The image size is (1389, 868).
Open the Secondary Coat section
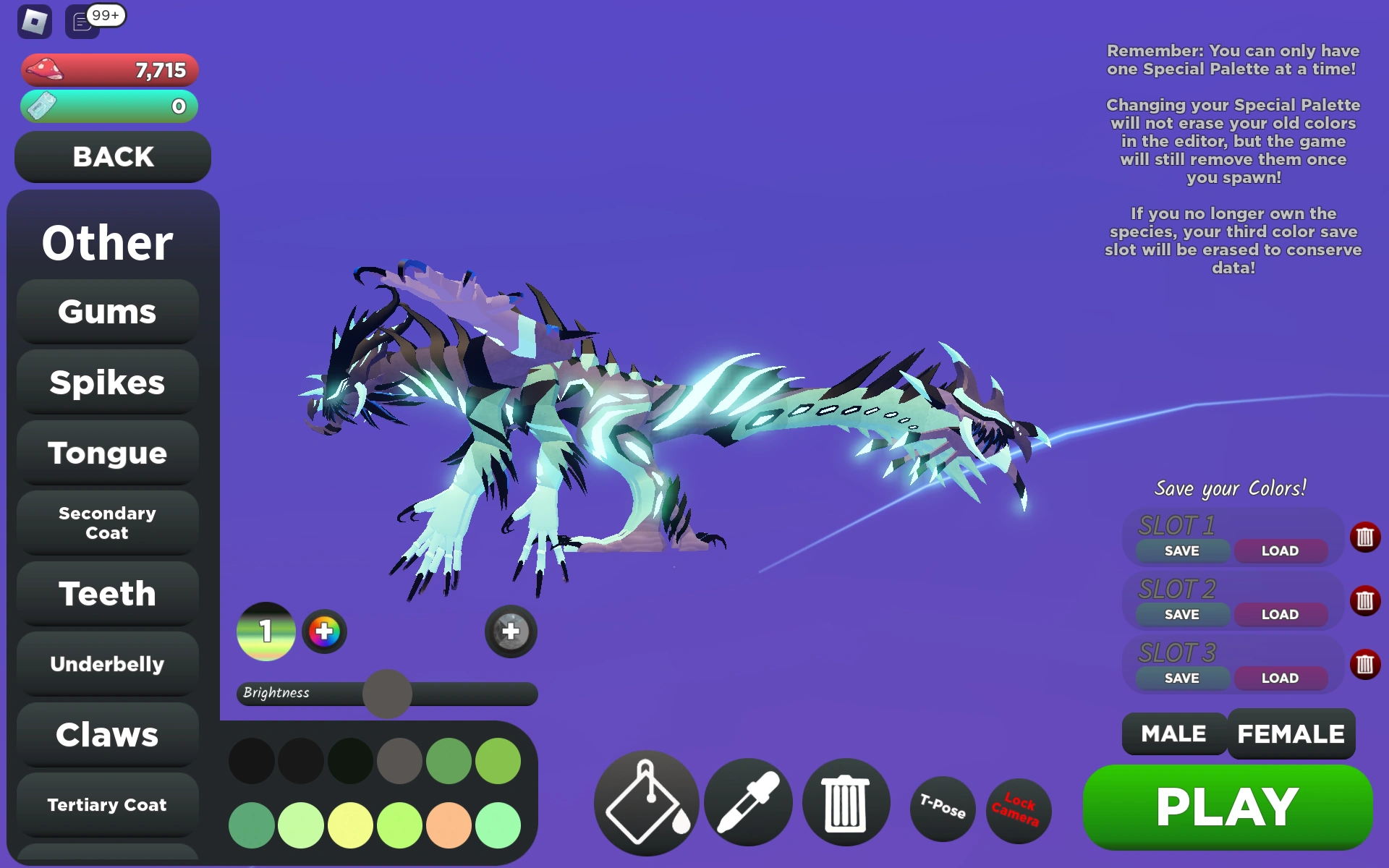click(106, 523)
